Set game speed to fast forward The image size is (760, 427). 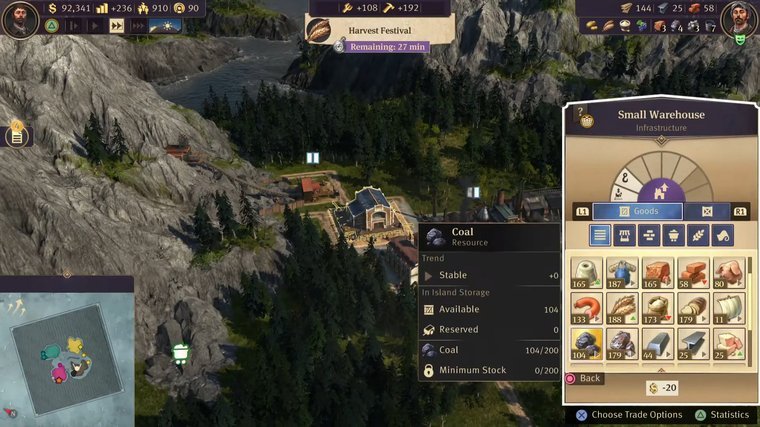click(x=117, y=26)
